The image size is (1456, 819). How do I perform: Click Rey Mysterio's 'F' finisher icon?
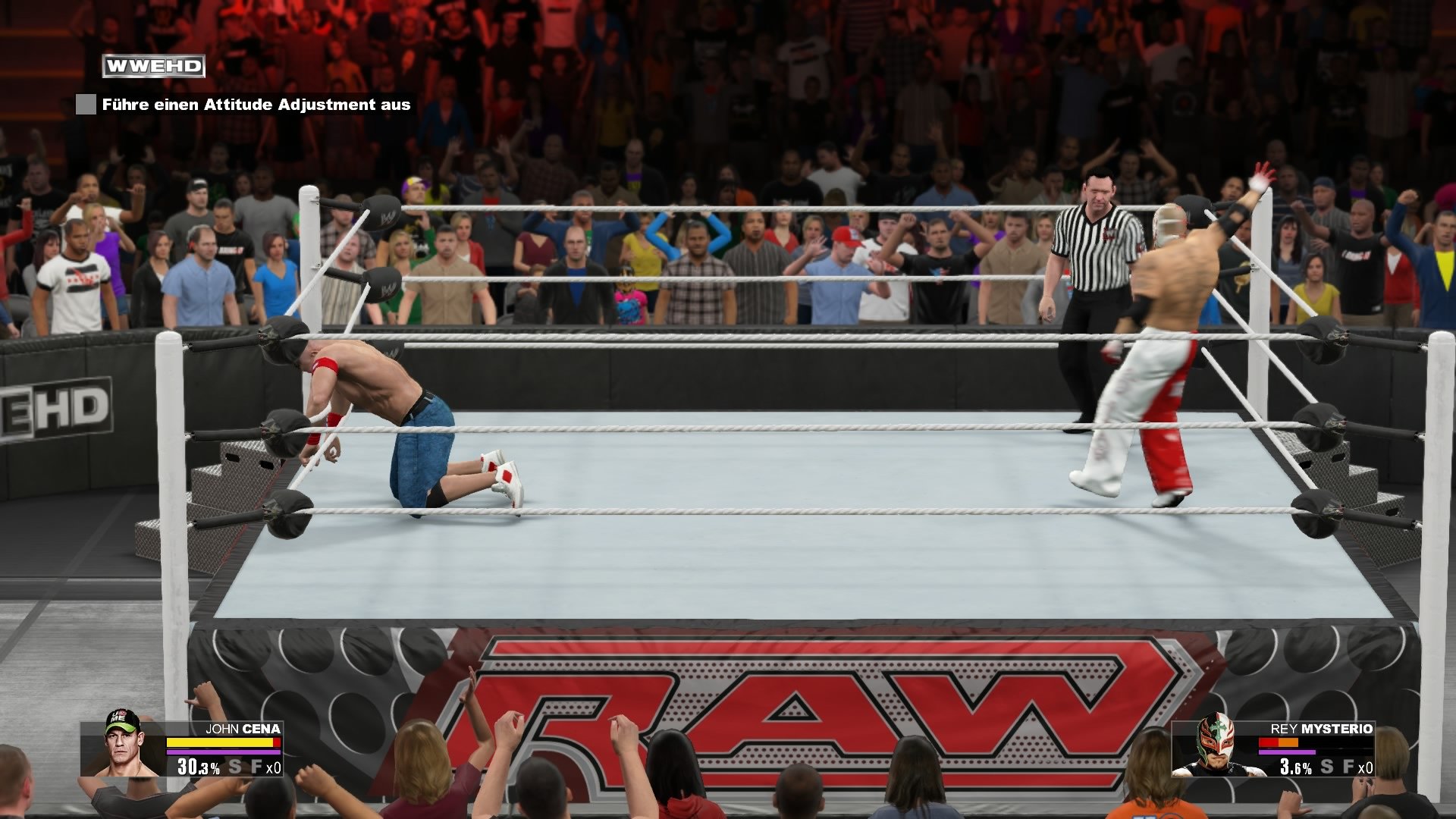[1348, 767]
